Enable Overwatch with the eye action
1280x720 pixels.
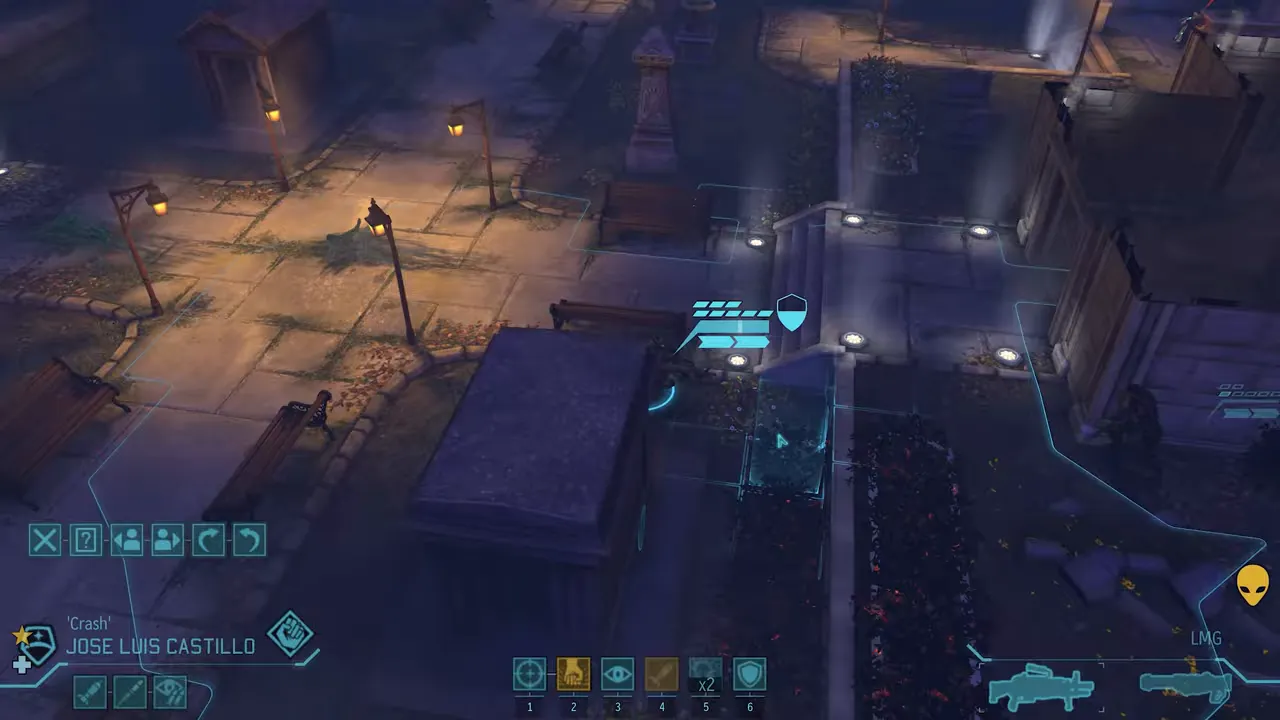click(x=617, y=674)
